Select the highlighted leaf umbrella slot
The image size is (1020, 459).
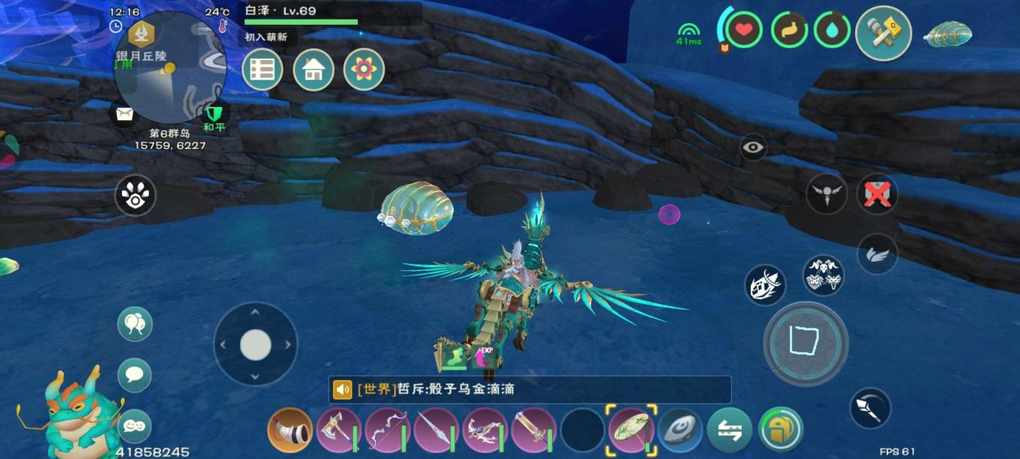click(631, 430)
